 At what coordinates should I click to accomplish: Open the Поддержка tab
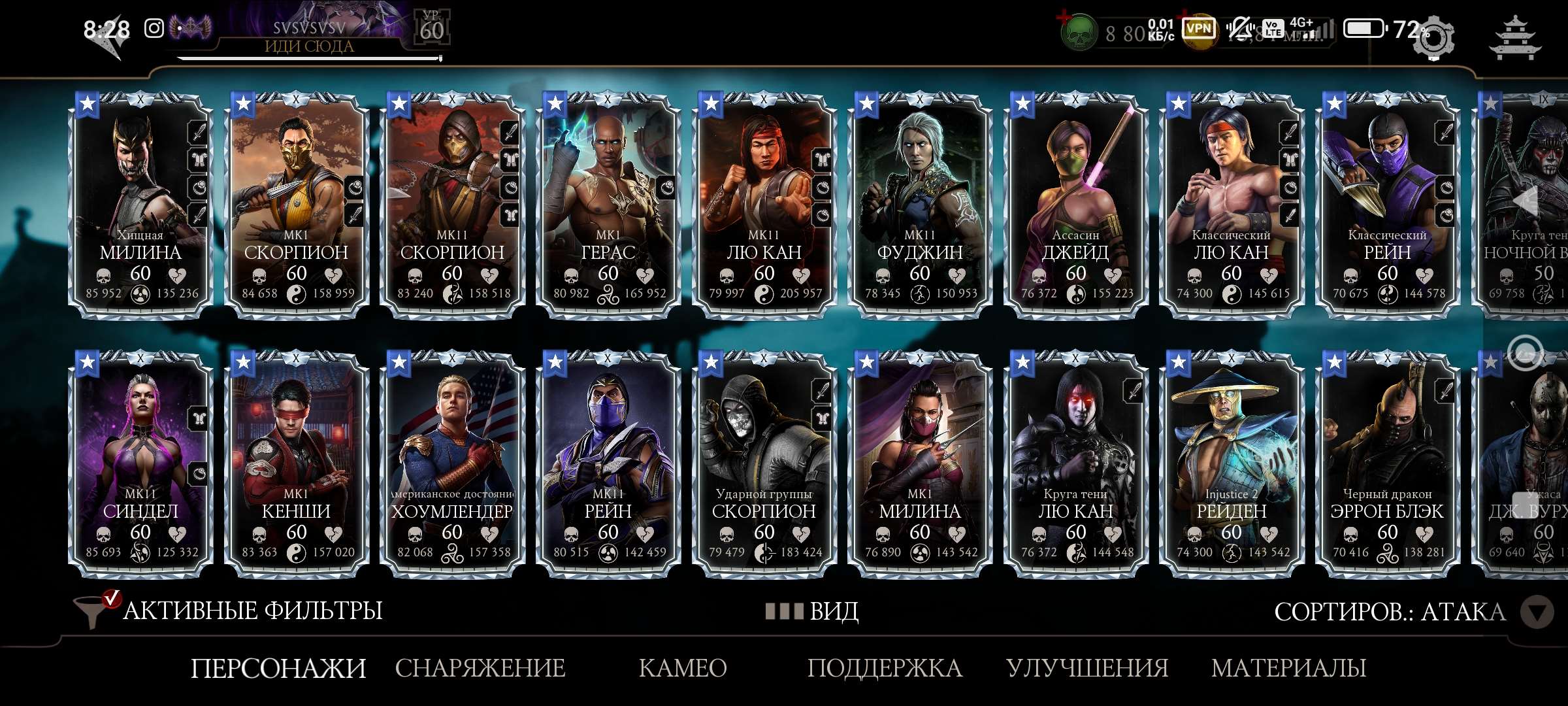(x=885, y=668)
